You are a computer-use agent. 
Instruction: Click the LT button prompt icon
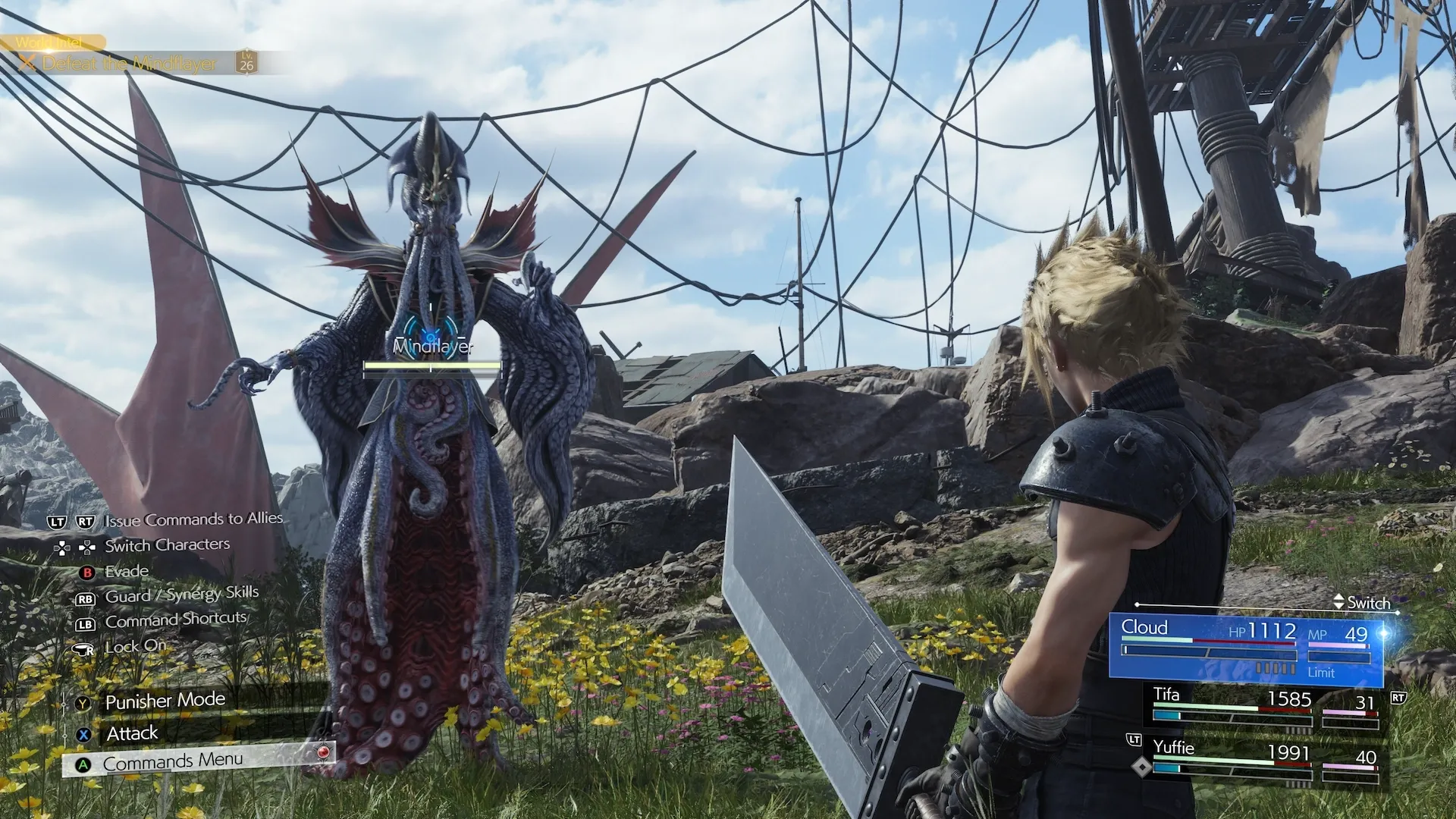click(57, 519)
